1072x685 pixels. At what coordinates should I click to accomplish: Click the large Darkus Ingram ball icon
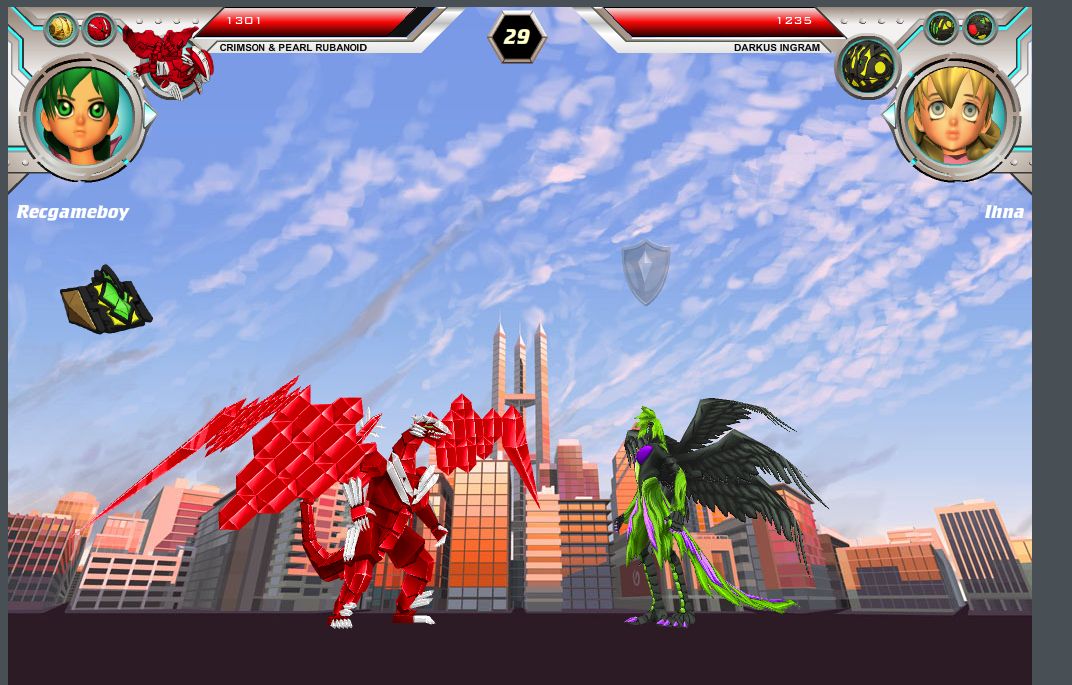(867, 66)
